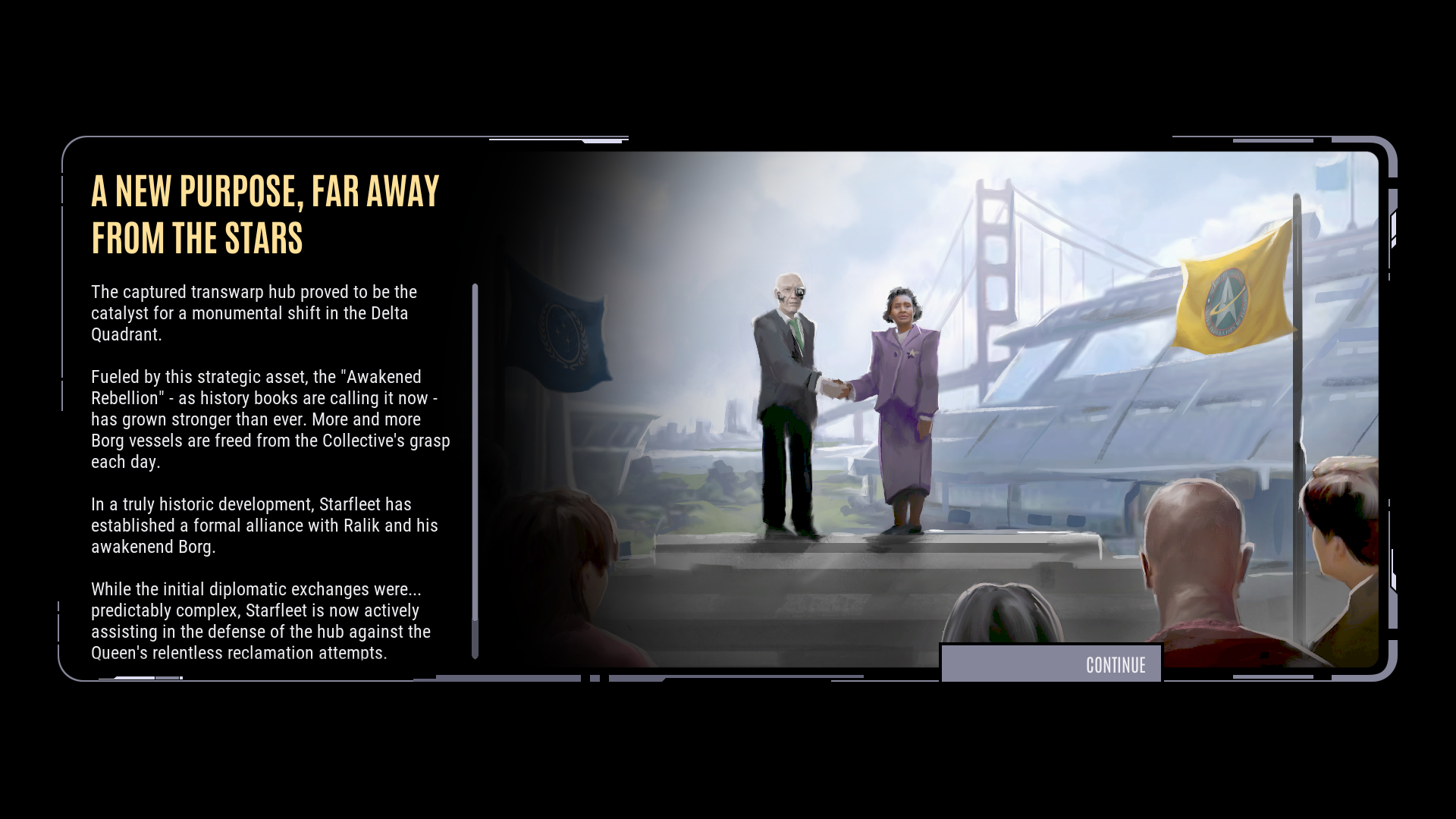Continue past the story screen
Image resolution: width=1456 pixels, height=819 pixels.
1051,664
